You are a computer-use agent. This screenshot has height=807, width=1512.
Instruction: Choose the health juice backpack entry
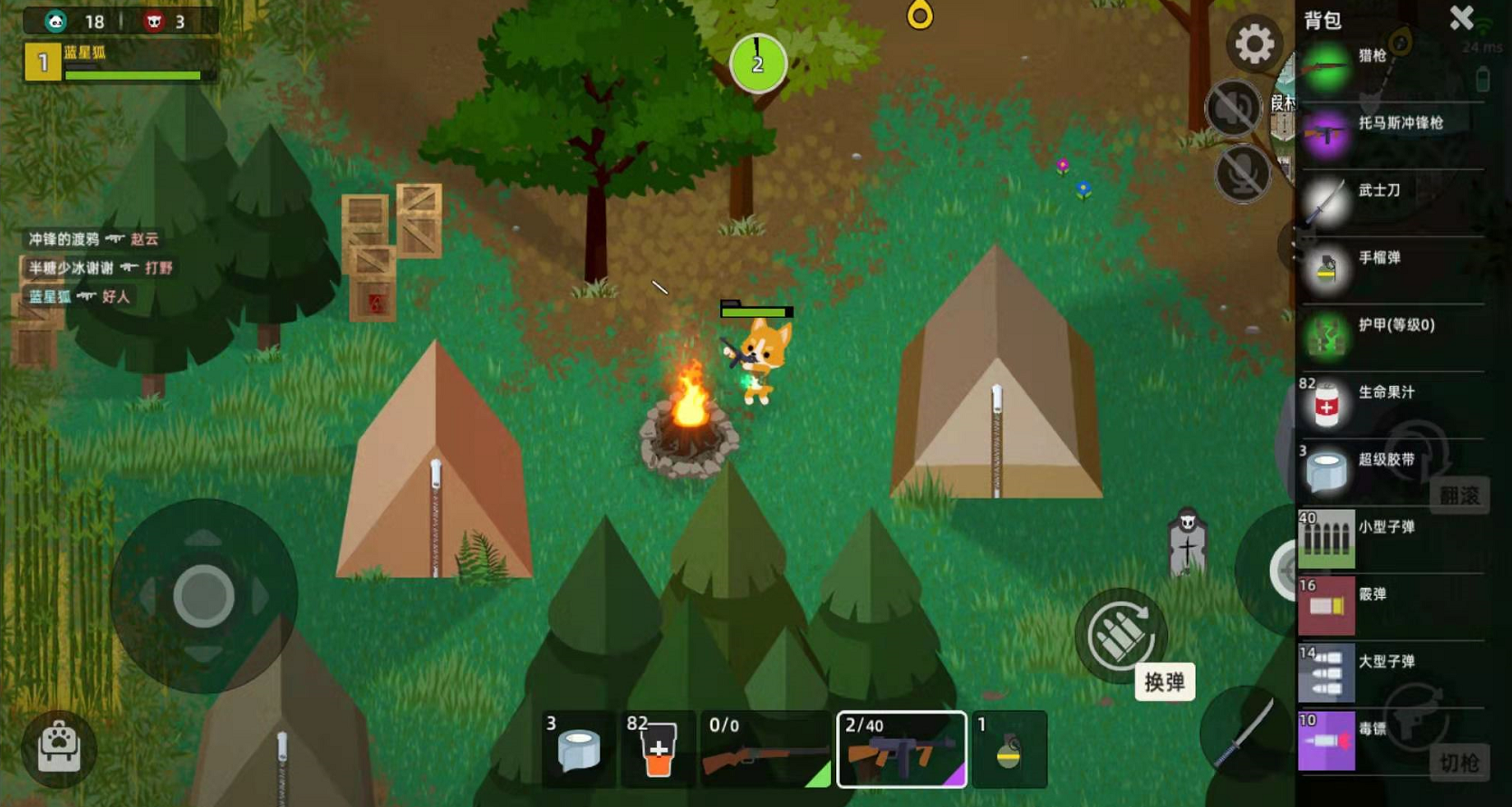pos(1391,404)
